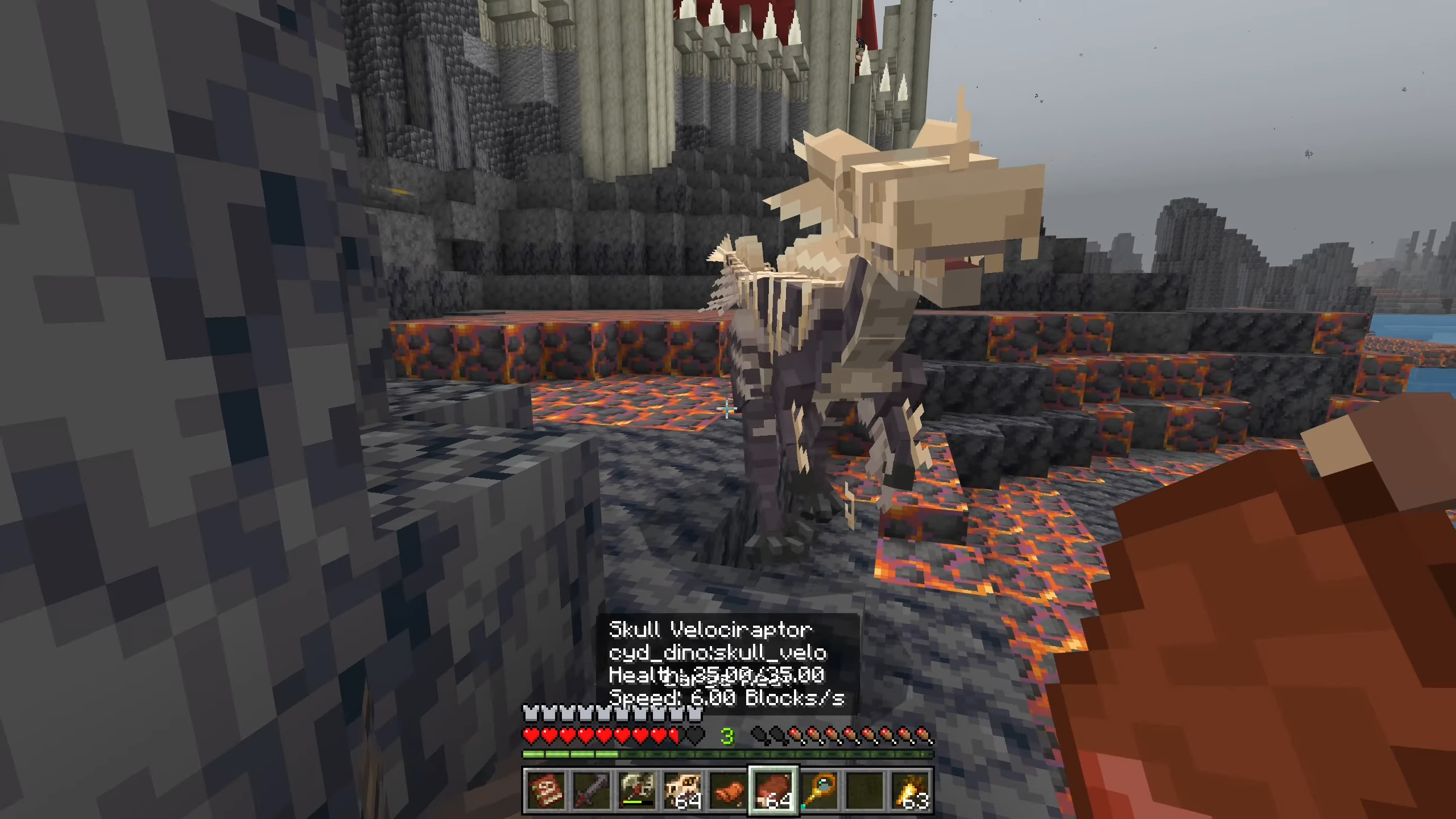Screen dimensions: 1456x819
Task: Select the torch stack hotbar slot
Action: [911, 791]
